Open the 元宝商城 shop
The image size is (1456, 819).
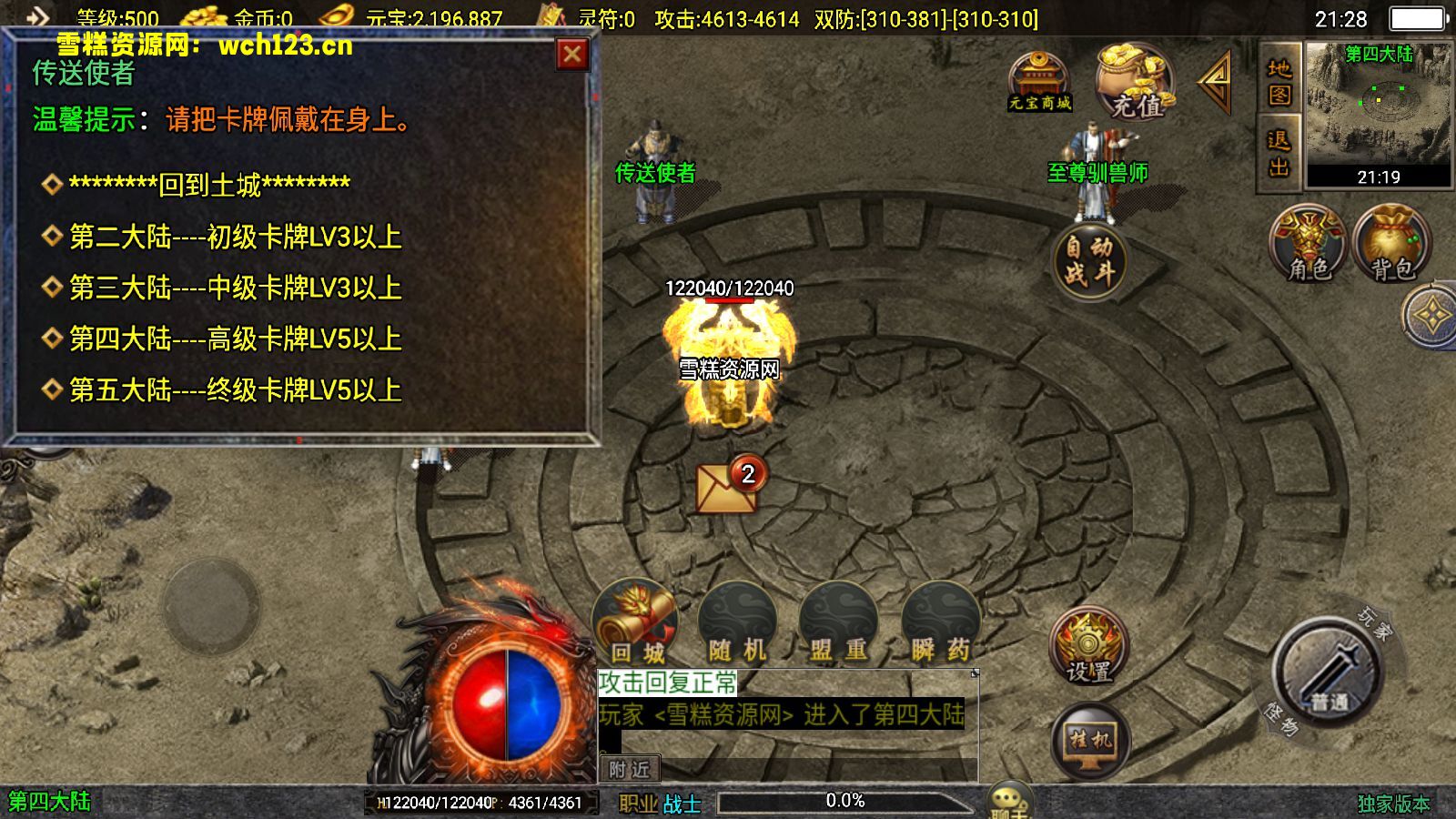coord(1039,82)
